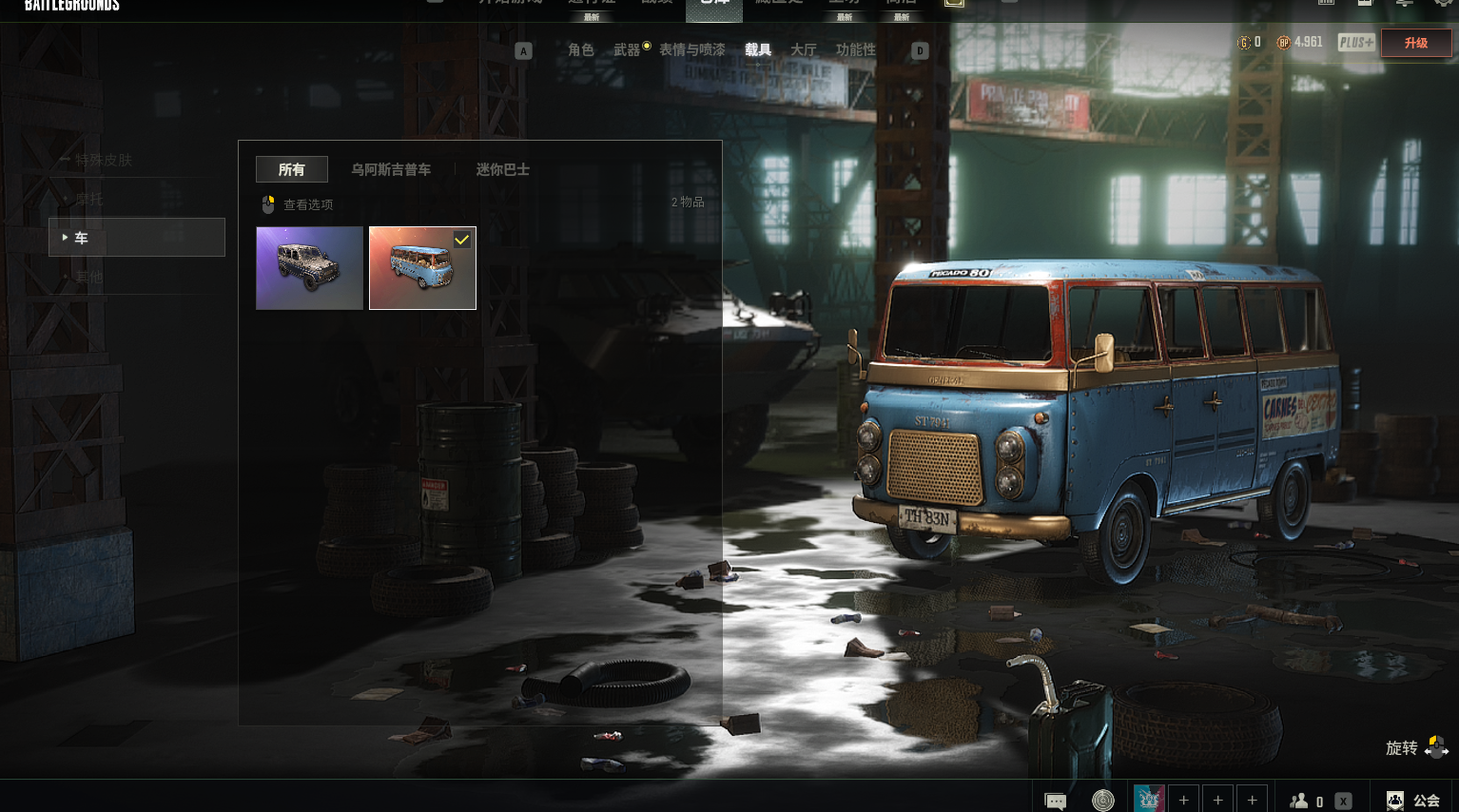Show 所有 vehicle skins filter
Viewport: 1459px width, 812px height.
click(292, 169)
